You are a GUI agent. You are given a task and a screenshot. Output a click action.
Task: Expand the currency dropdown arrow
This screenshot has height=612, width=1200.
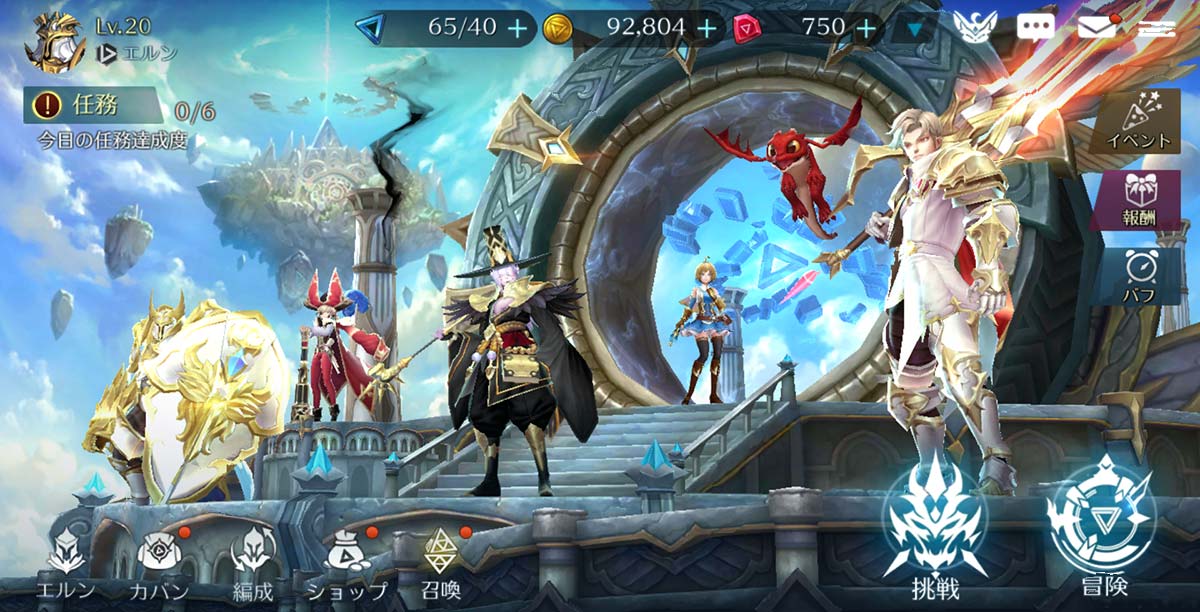click(x=914, y=29)
